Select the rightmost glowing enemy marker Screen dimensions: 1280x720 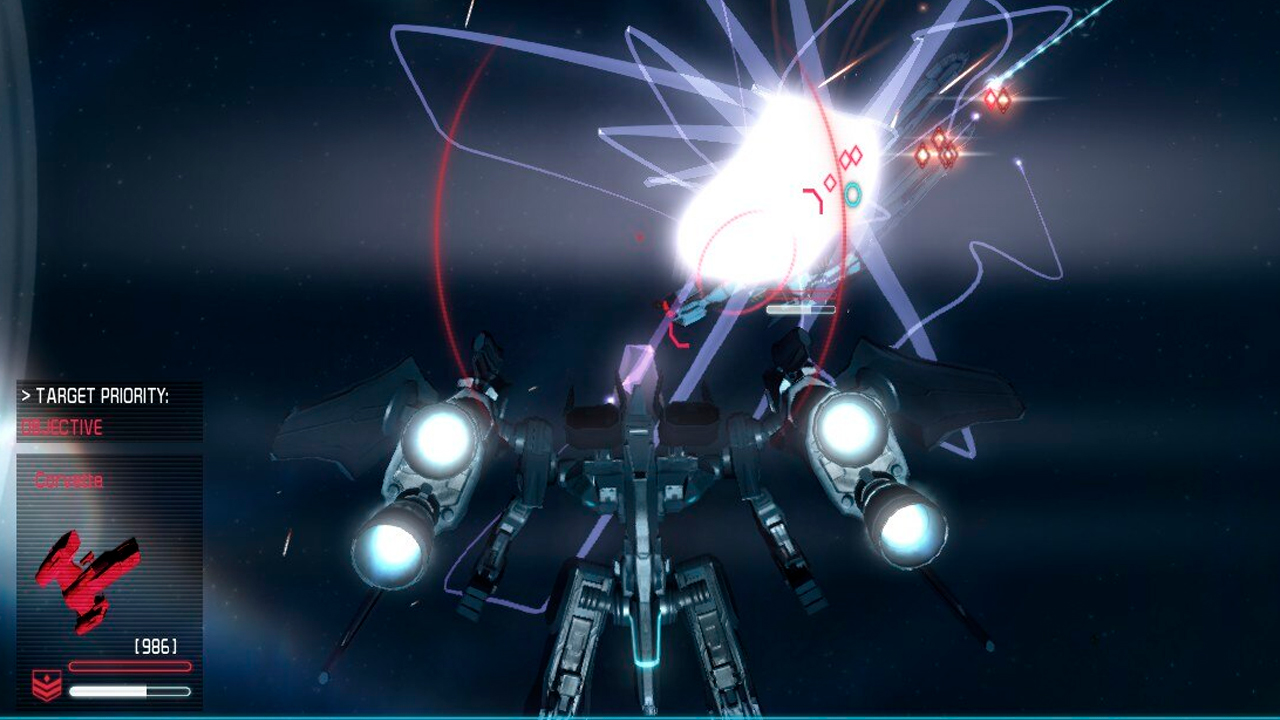click(1004, 100)
